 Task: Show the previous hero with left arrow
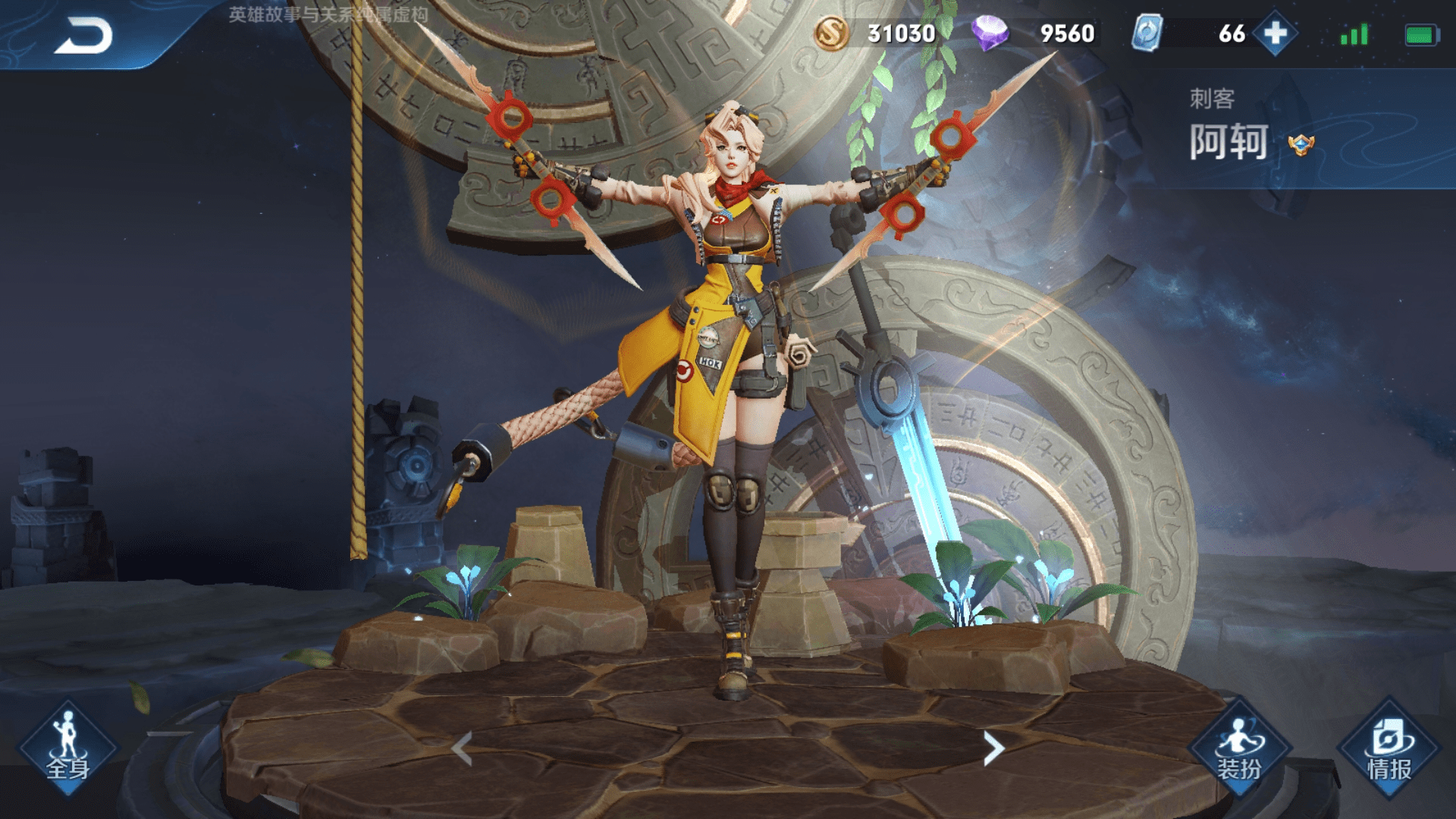(462, 749)
